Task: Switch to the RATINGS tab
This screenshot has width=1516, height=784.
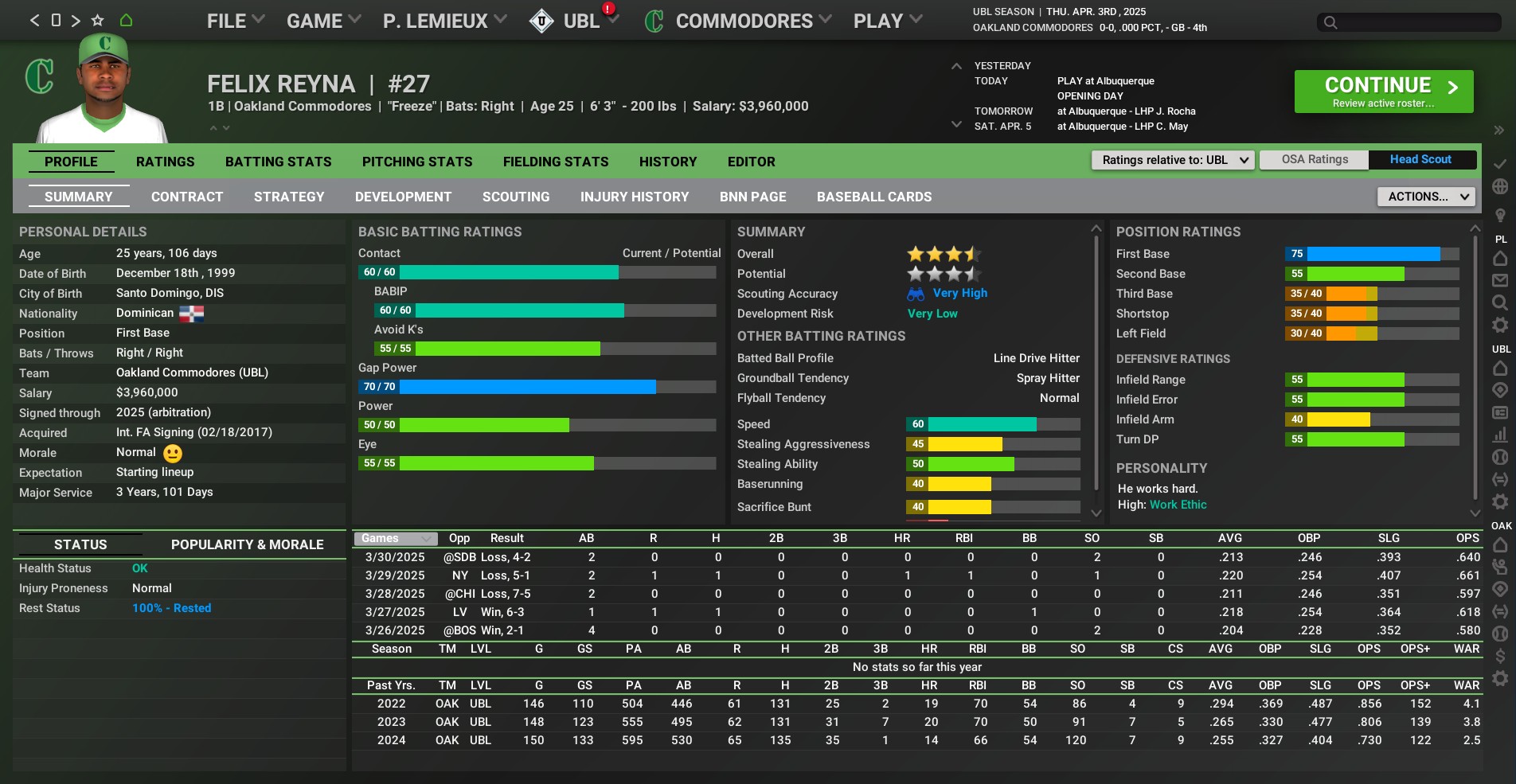Action: coord(165,162)
